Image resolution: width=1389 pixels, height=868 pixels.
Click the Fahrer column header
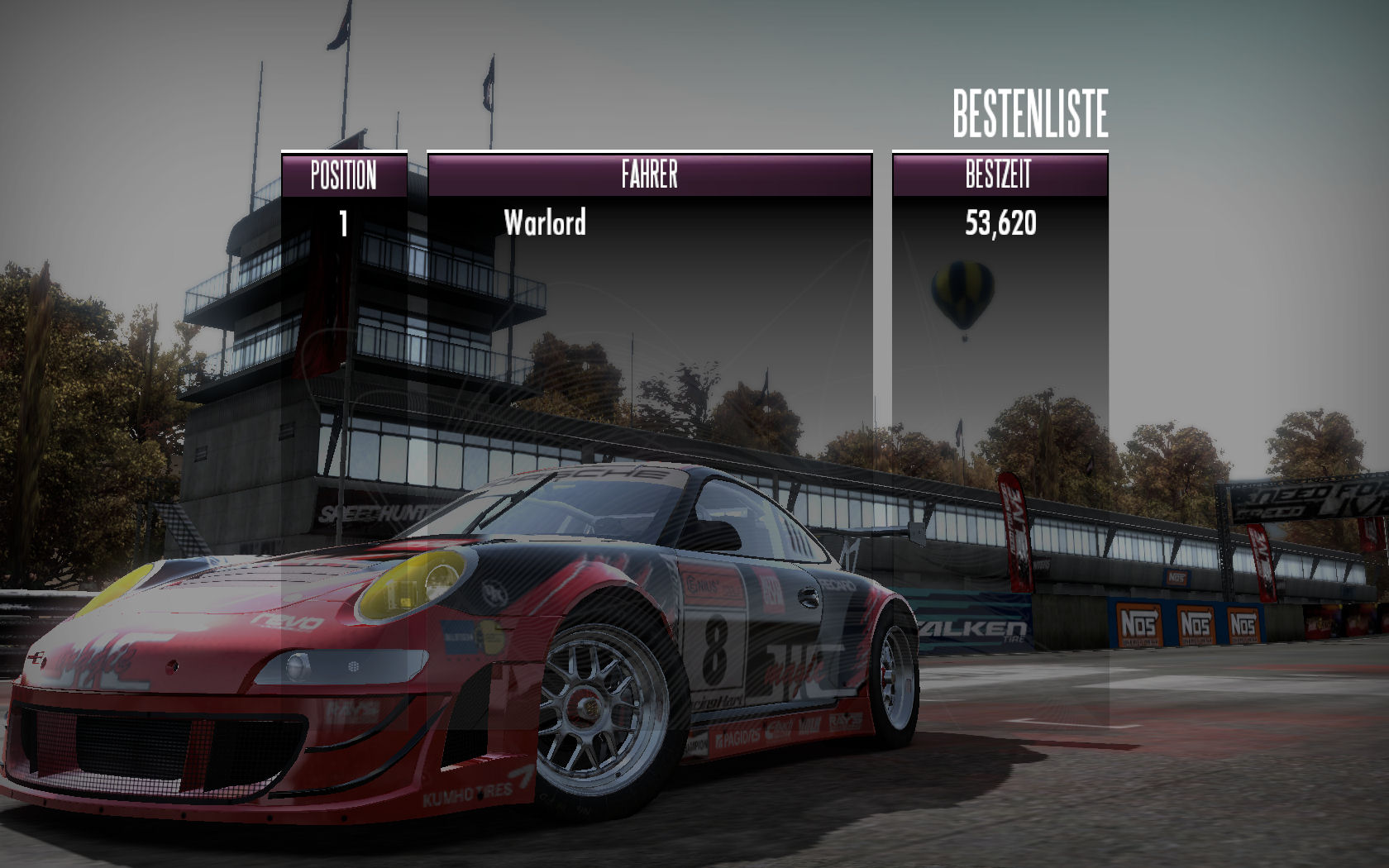(649, 175)
